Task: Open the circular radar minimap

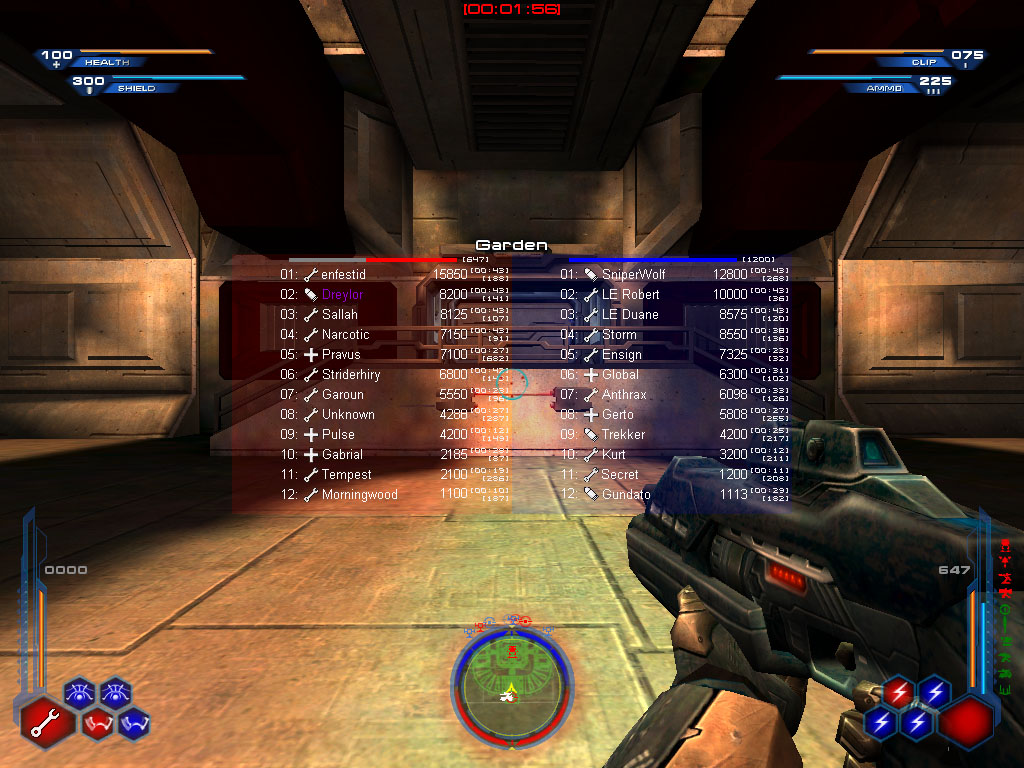Action: (x=512, y=686)
